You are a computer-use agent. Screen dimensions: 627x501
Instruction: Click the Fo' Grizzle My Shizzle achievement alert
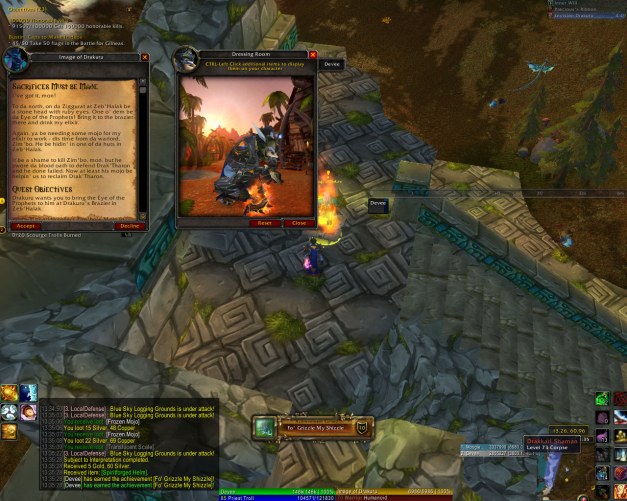point(312,428)
